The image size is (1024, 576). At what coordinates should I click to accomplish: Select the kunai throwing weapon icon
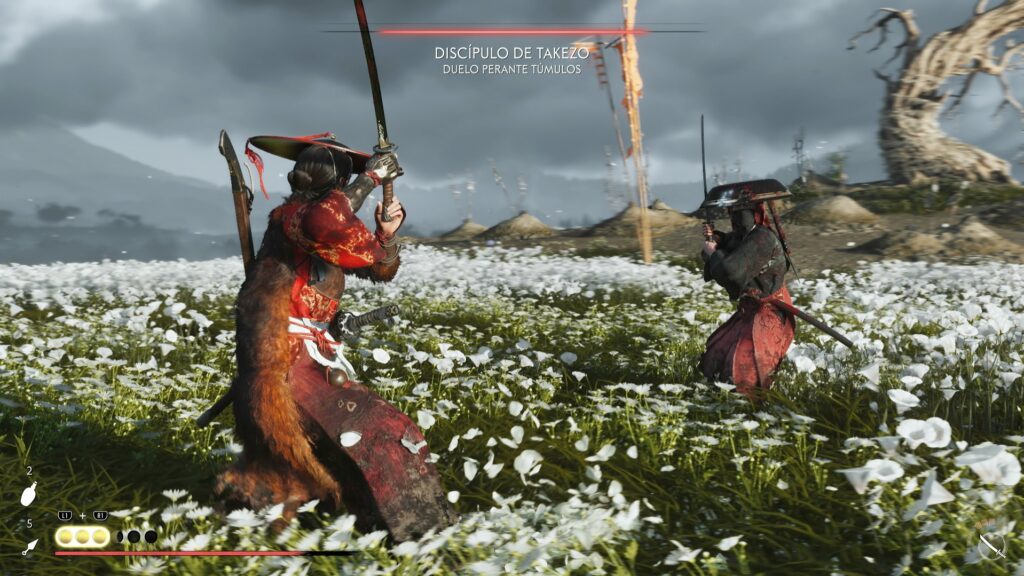click(x=30, y=546)
